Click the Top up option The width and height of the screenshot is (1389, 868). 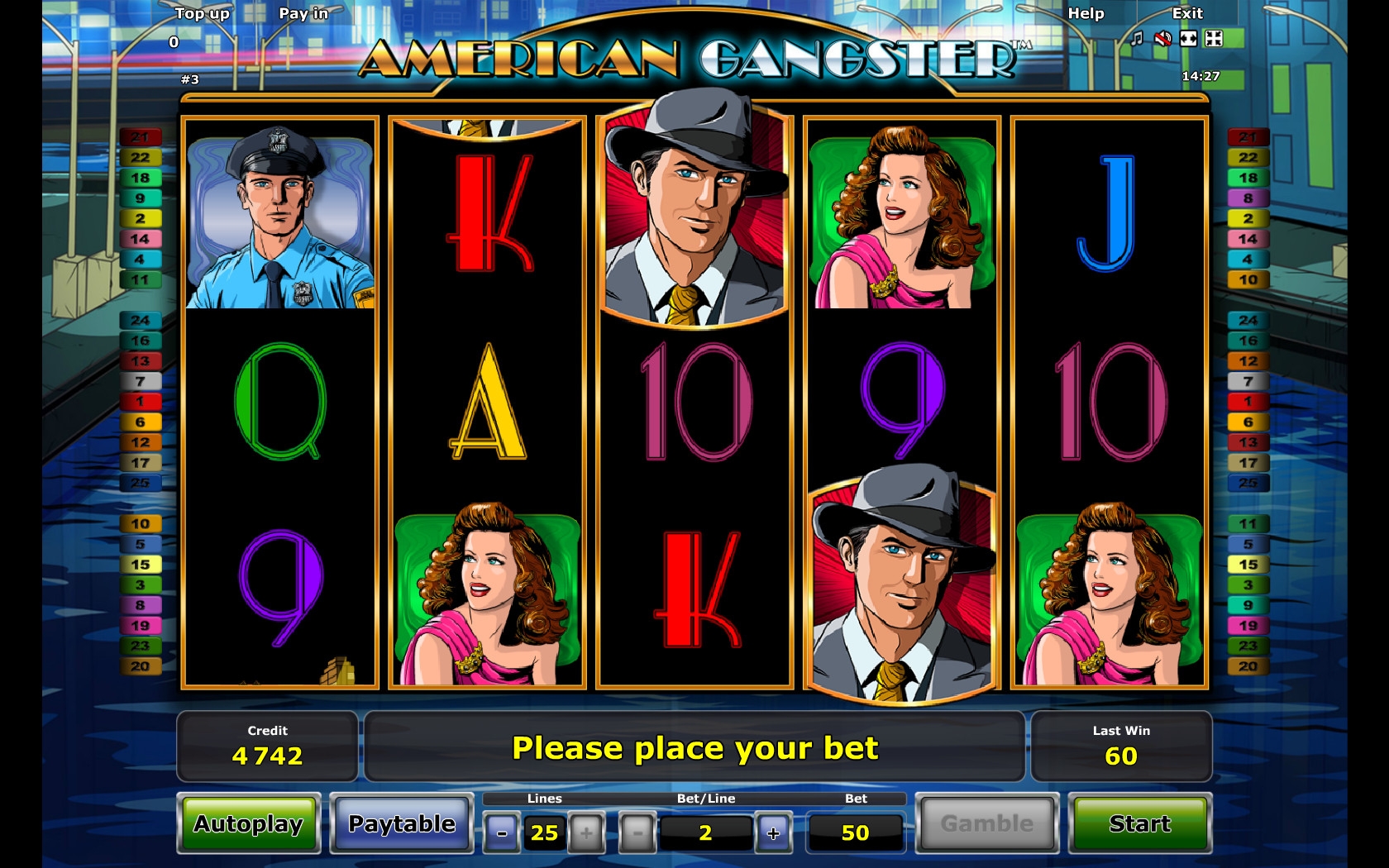tap(202, 13)
